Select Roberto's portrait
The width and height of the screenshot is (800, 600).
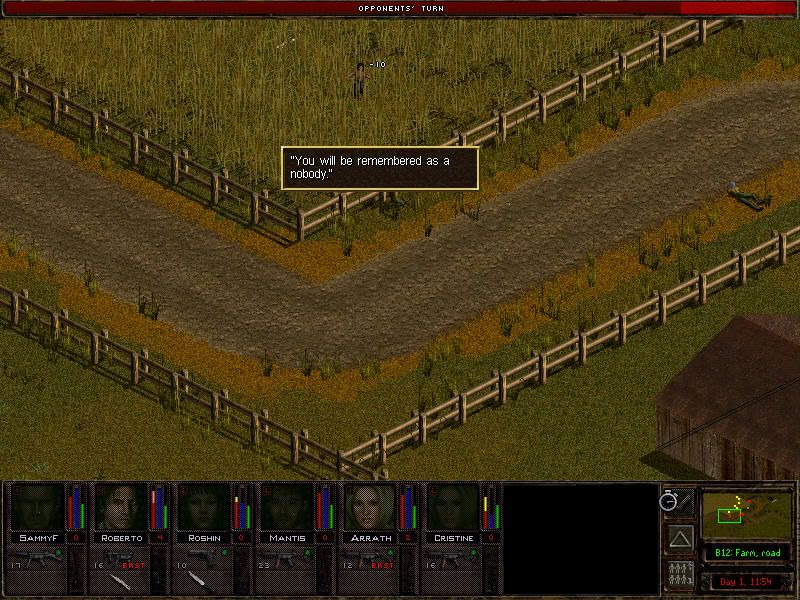point(121,507)
